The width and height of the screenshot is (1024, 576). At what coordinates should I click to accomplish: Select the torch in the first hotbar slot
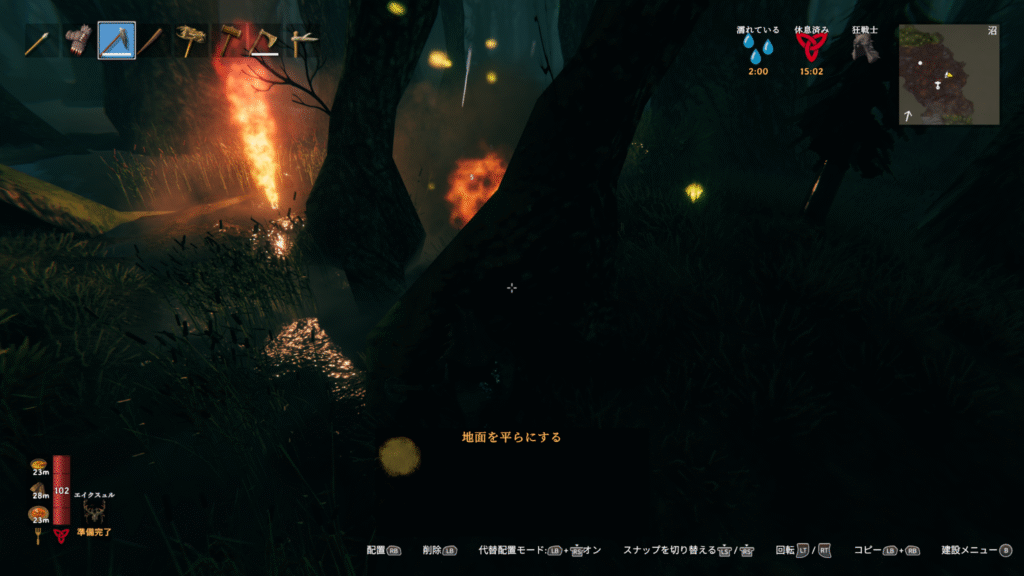(41, 42)
